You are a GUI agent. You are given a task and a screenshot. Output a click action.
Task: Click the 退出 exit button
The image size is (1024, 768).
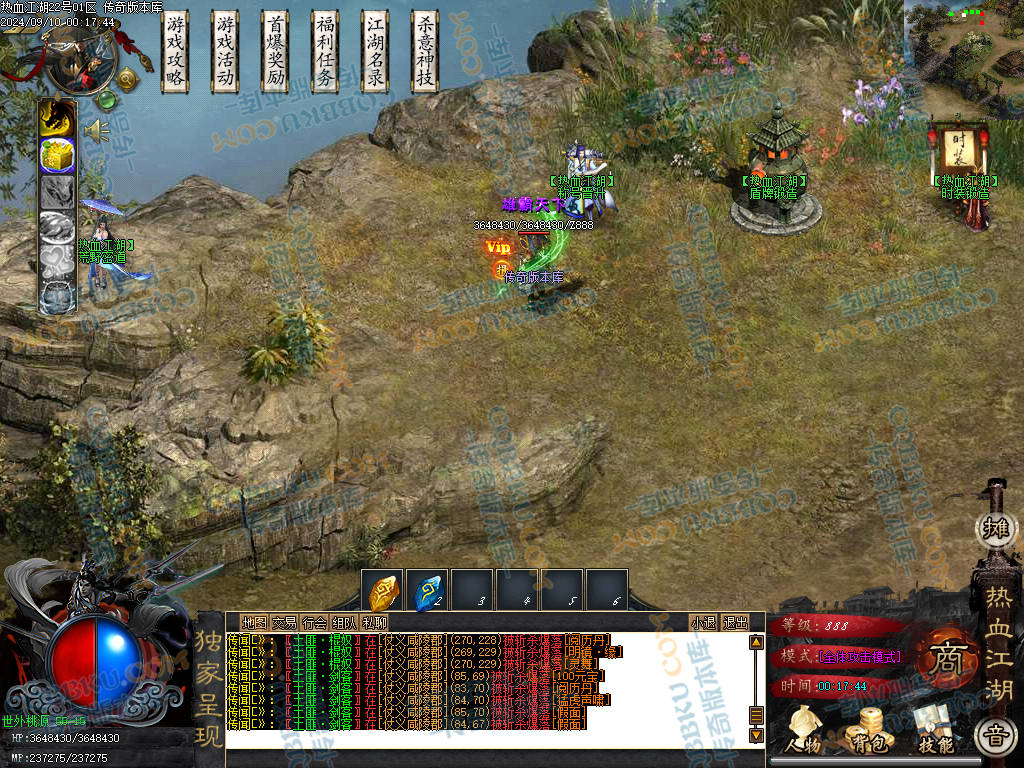tap(735, 622)
